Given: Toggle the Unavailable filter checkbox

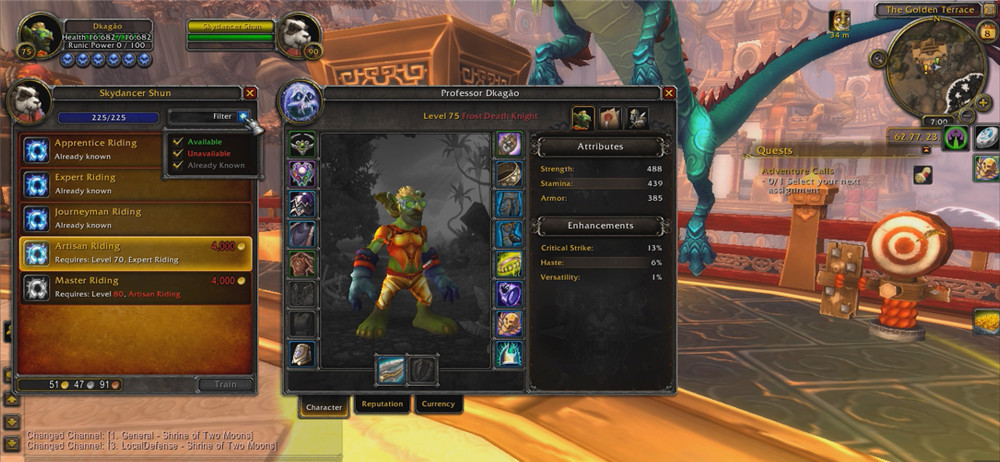Looking at the screenshot, I should click(x=178, y=153).
